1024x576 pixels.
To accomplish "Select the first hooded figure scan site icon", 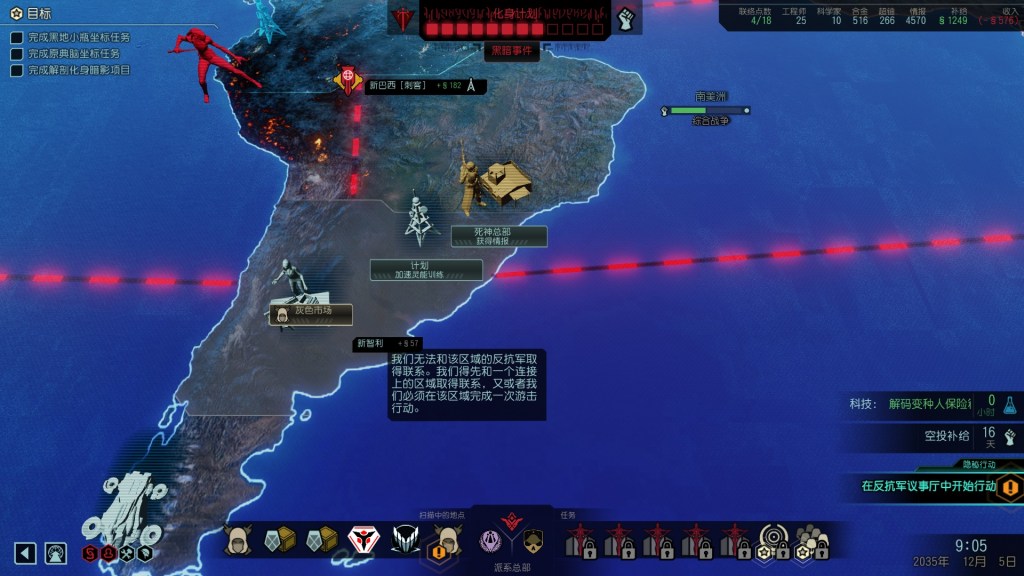I will [238, 541].
